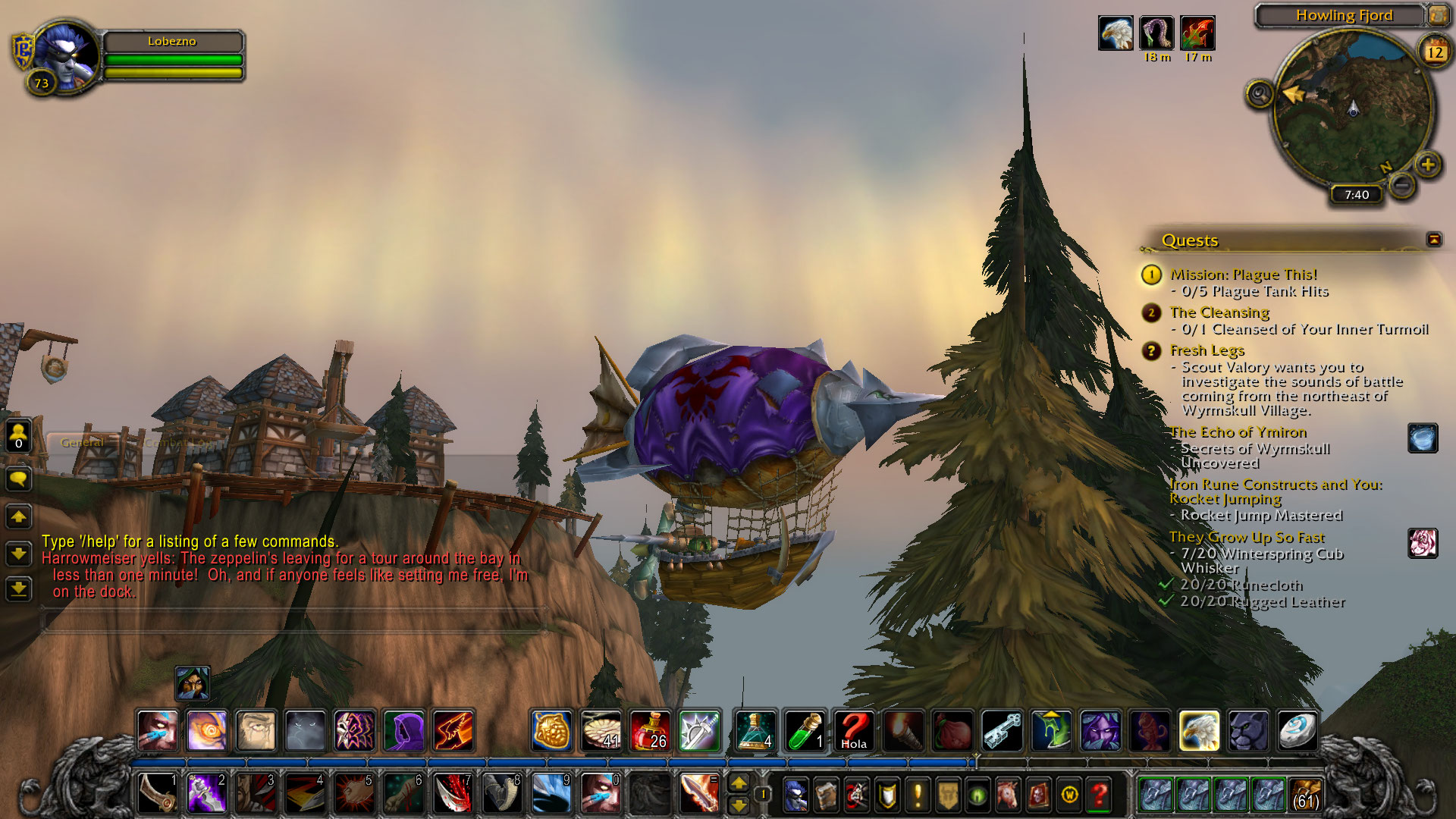Switch to the next action bar page

pyautogui.click(x=739, y=783)
